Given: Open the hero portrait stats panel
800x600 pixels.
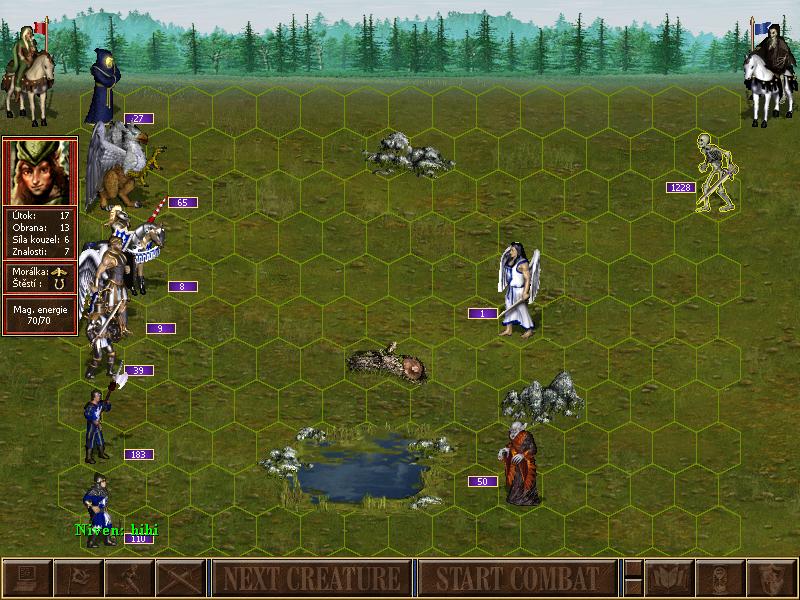Looking at the screenshot, I should coord(40,172).
